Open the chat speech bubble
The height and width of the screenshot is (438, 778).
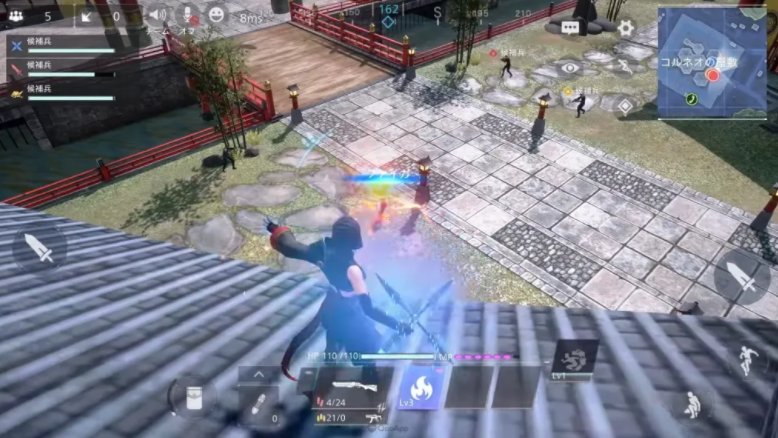[x=570, y=28]
